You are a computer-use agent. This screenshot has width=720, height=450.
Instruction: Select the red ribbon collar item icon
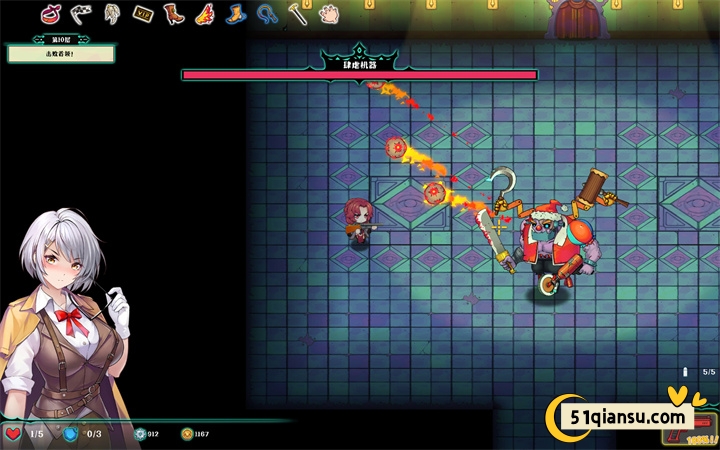(x=50, y=14)
